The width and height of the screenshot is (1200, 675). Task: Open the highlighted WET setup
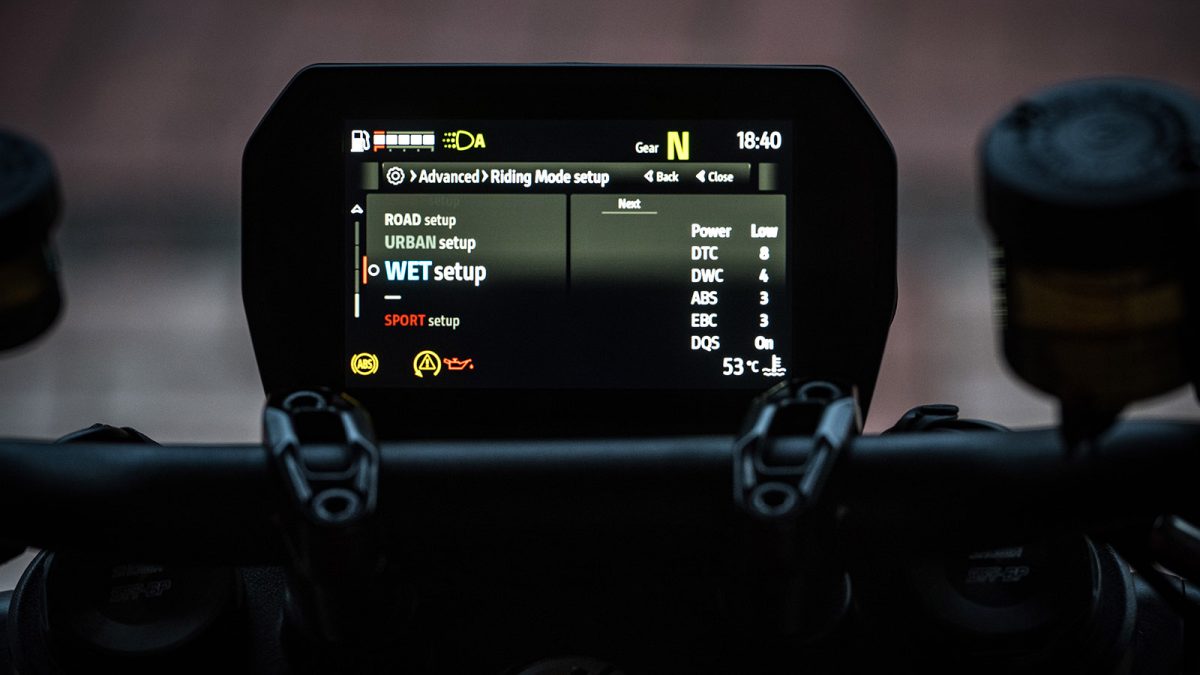tap(435, 271)
